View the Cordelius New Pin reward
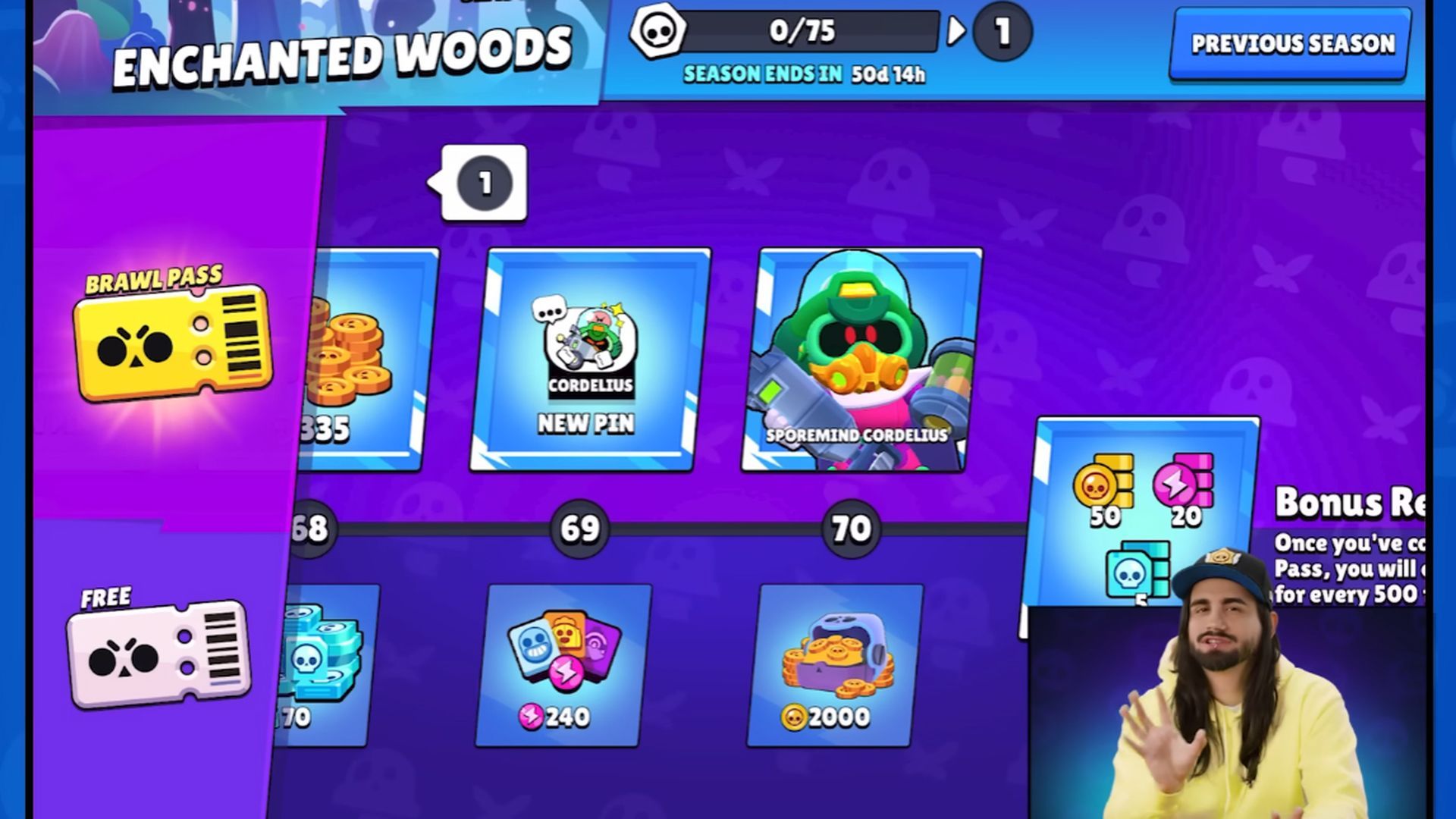 coord(584,356)
